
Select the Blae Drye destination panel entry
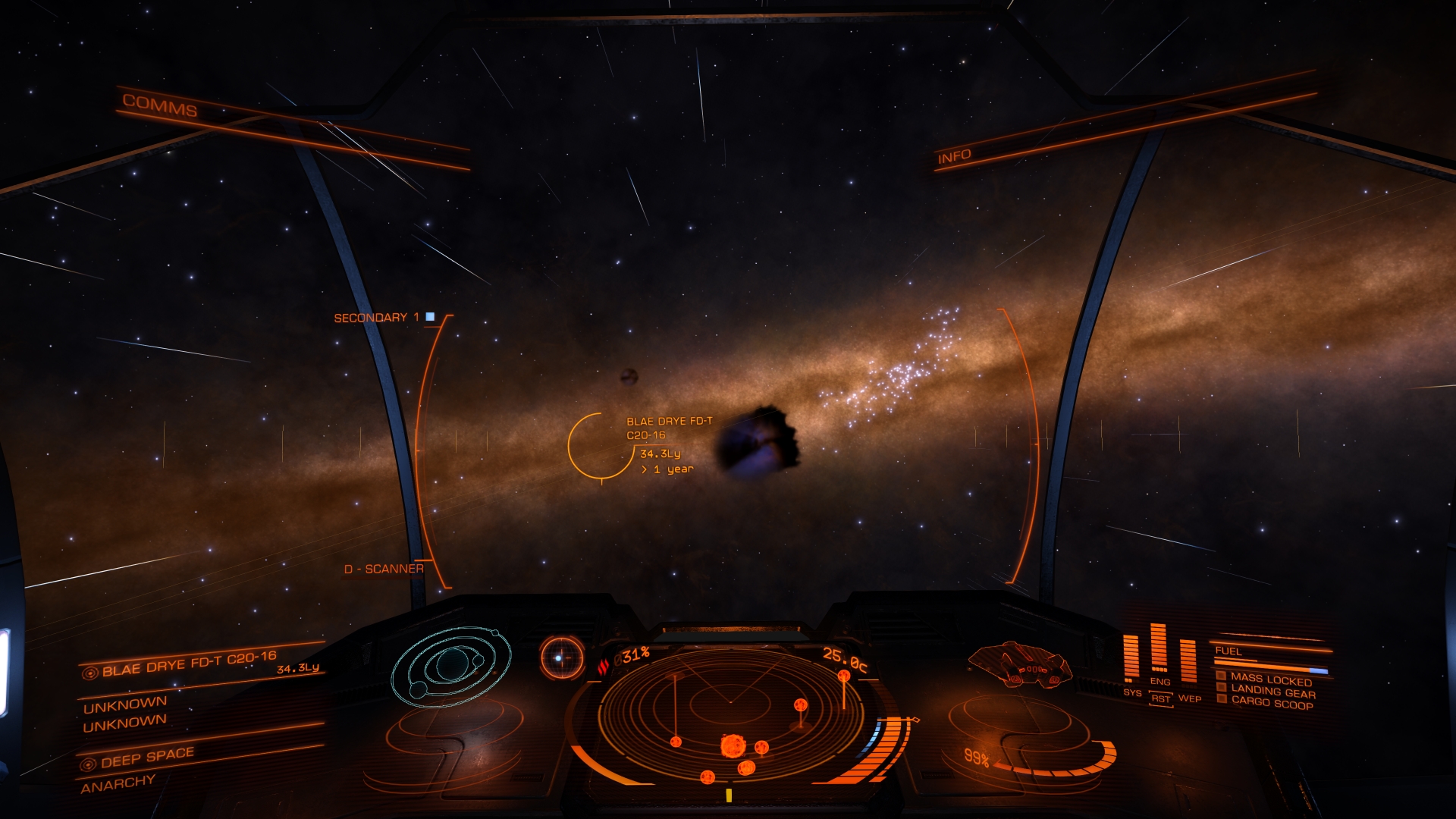[190, 664]
